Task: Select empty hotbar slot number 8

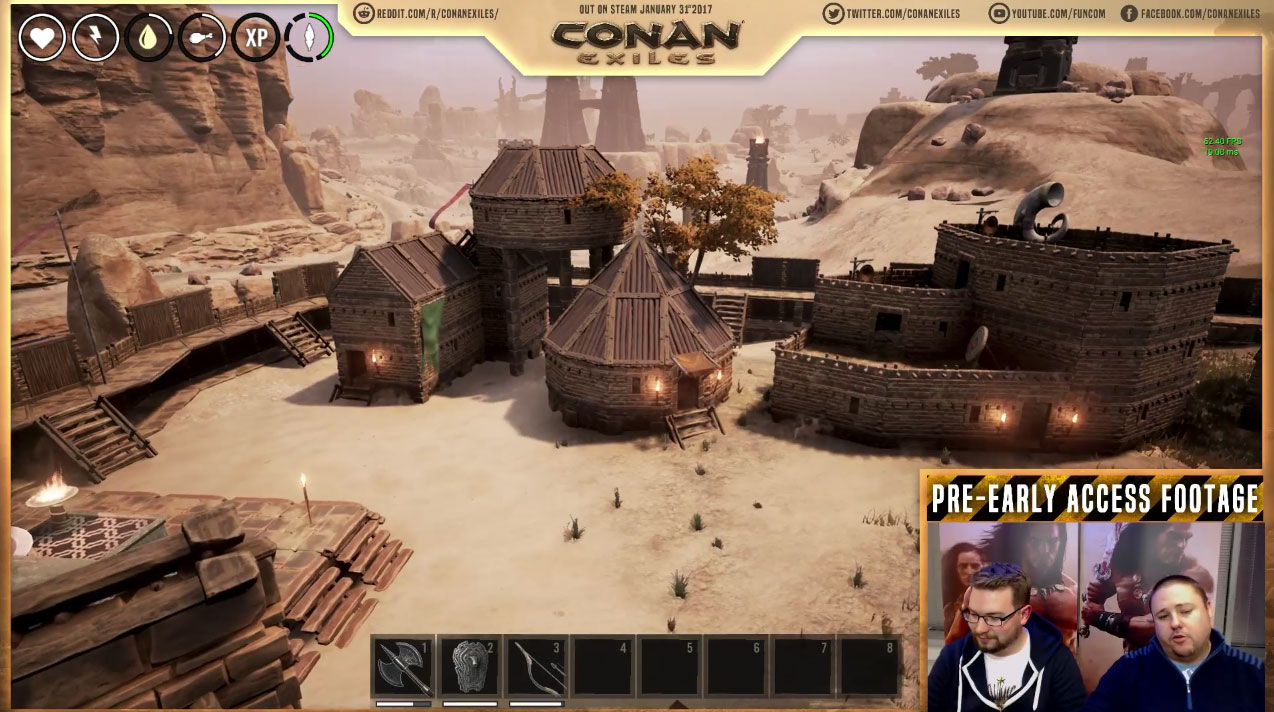Action: click(x=868, y=666)
